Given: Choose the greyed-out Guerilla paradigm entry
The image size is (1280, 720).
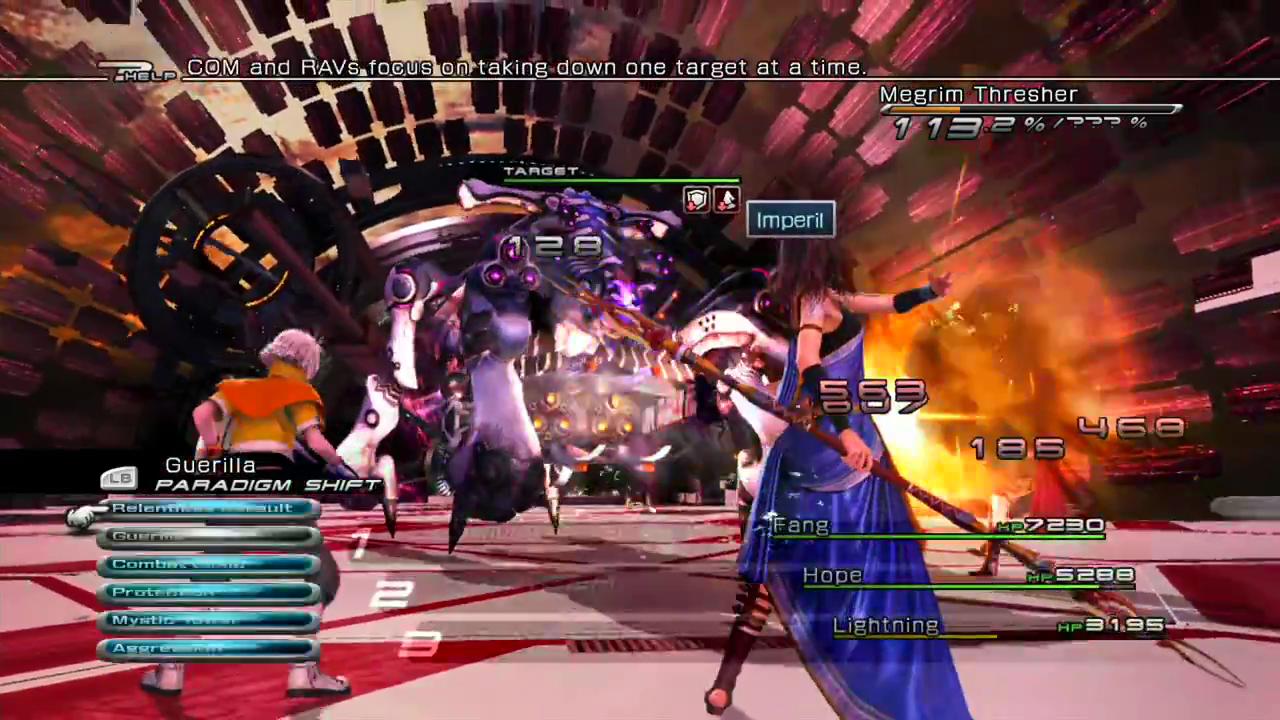Looking at the screenshot, I should coord(208,537).
